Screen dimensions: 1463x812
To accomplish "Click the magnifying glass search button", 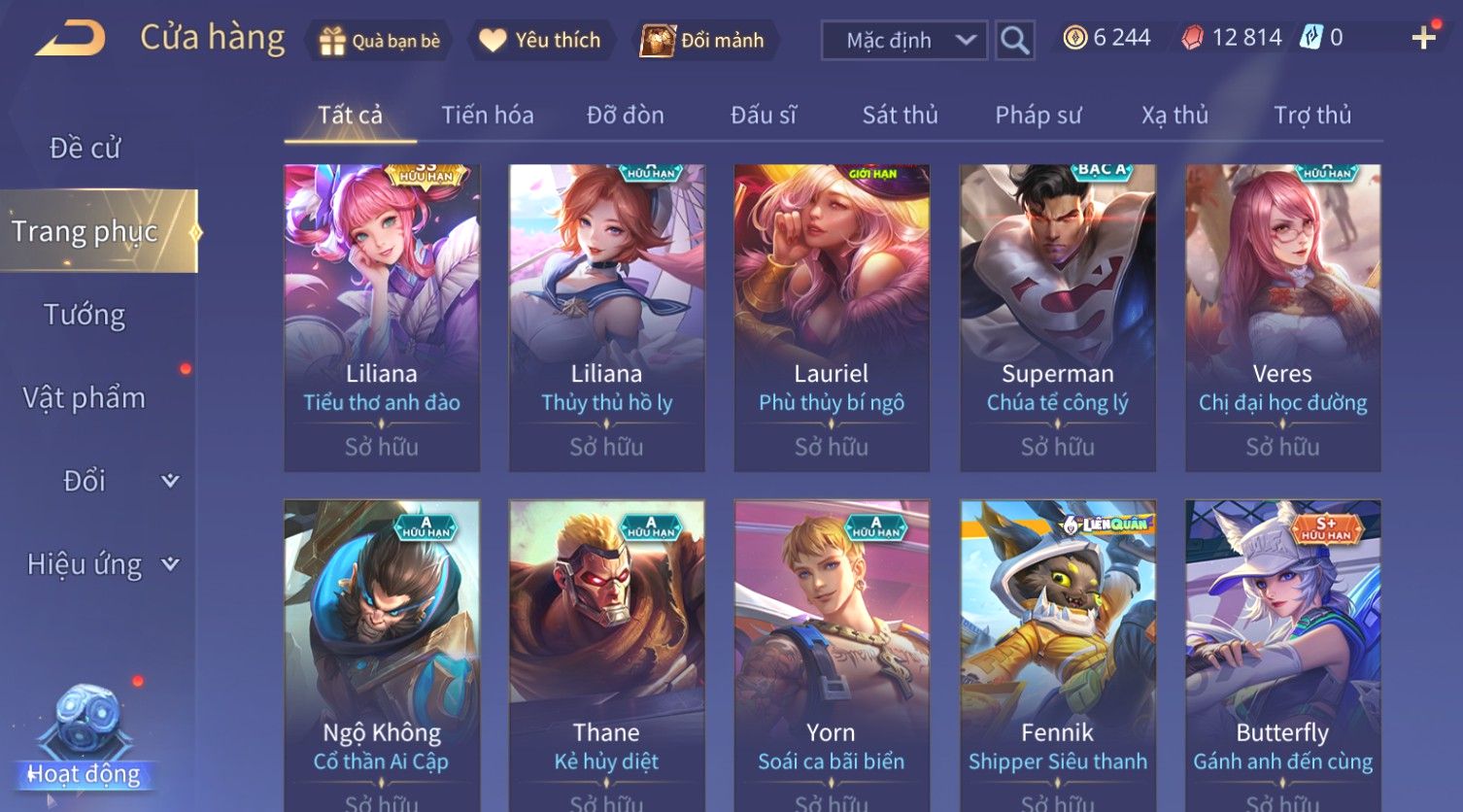I will [1014, 41].
